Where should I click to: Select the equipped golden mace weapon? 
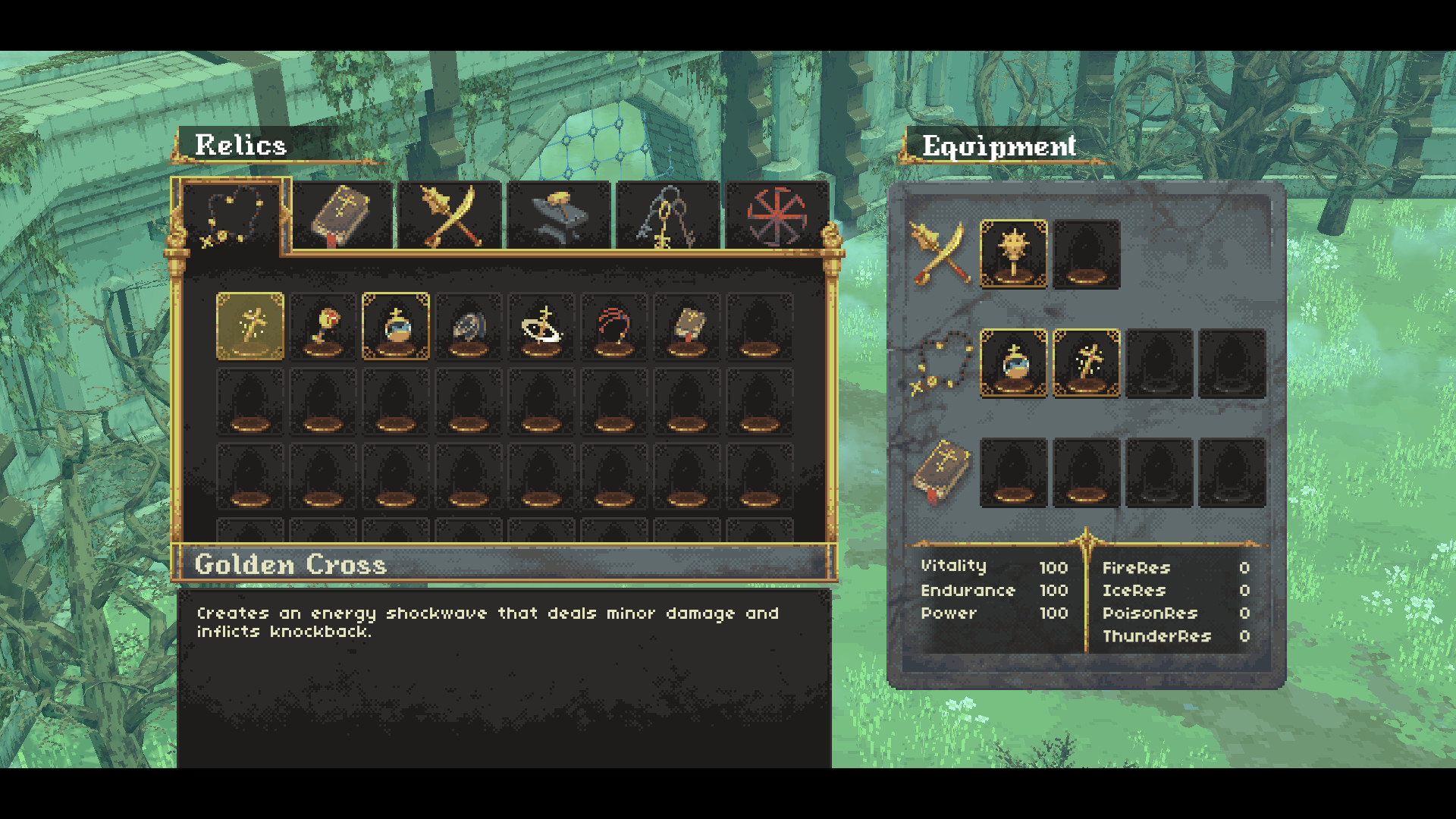click(1015, 253)
